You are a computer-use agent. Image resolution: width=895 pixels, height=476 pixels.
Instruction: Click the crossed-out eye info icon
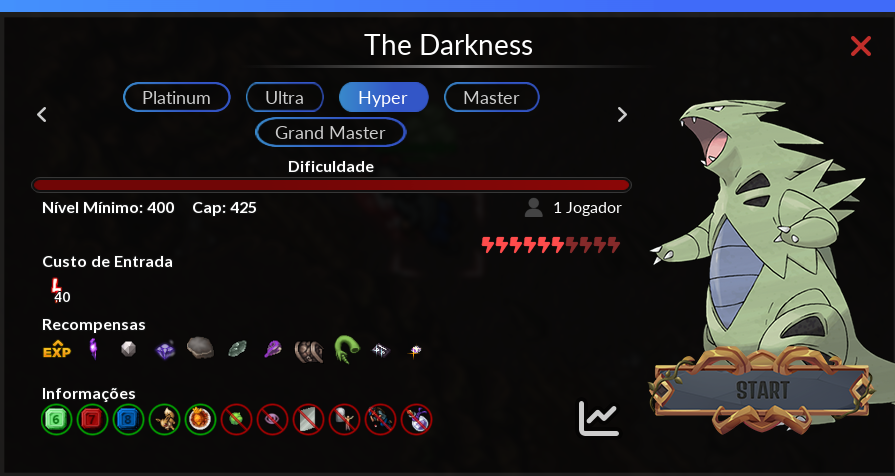[x=272, y=418]
